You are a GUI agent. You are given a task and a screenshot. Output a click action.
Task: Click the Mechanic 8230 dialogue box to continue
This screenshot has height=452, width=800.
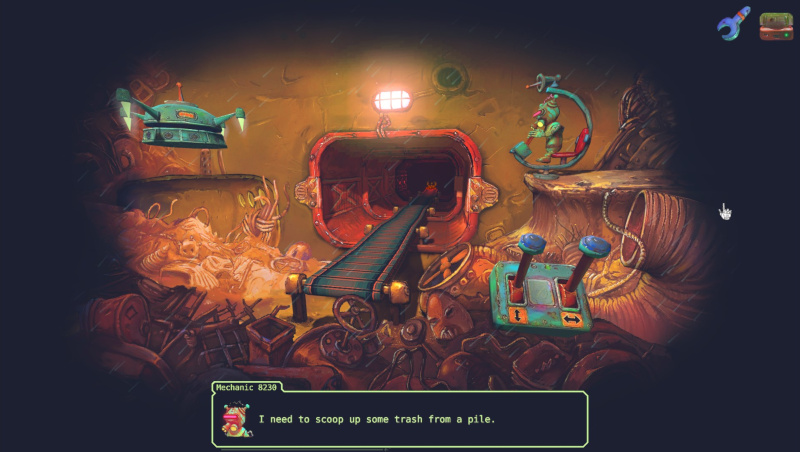[400, 418]
